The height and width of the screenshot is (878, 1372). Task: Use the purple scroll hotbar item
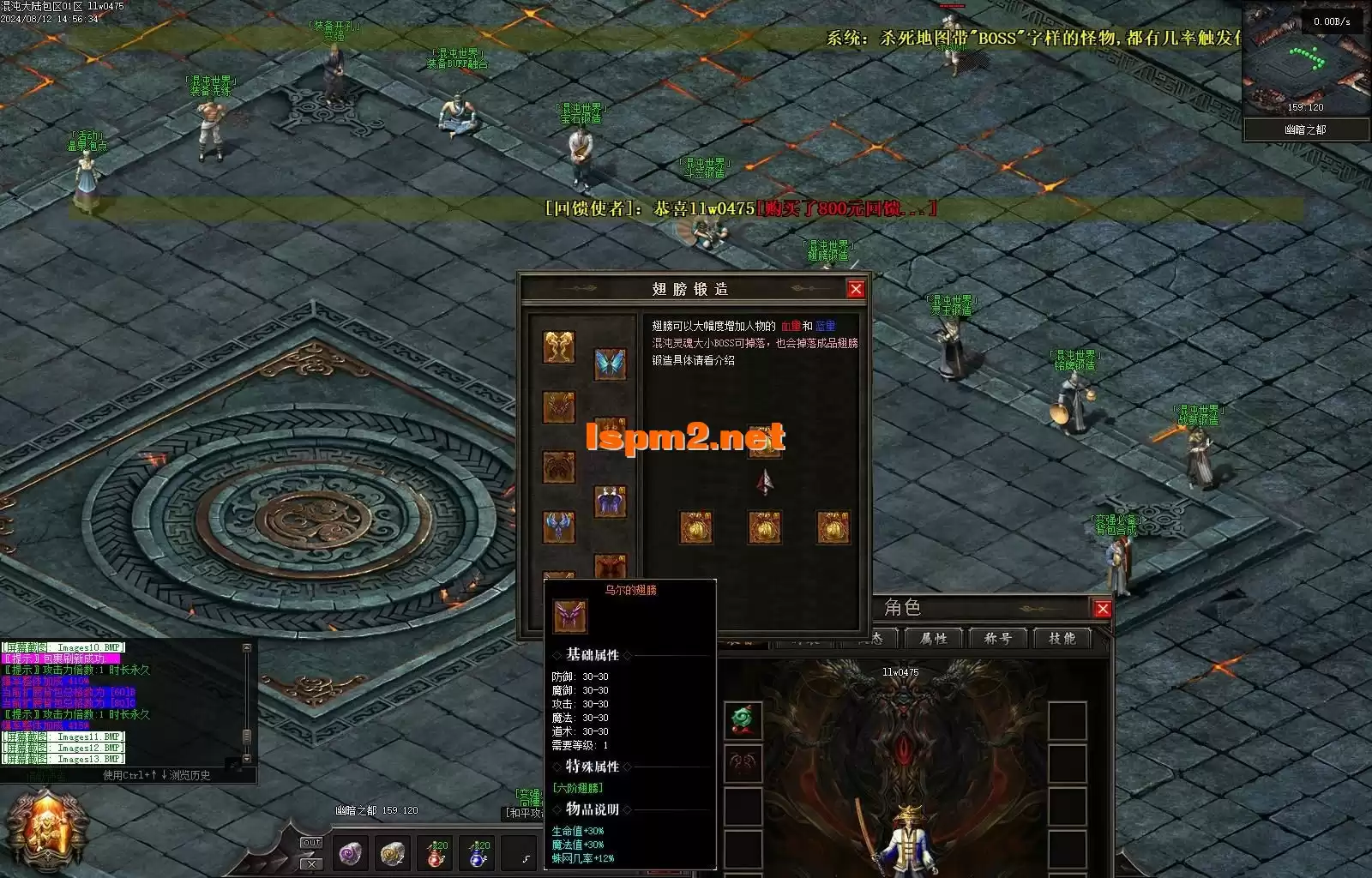click(350, 853)
